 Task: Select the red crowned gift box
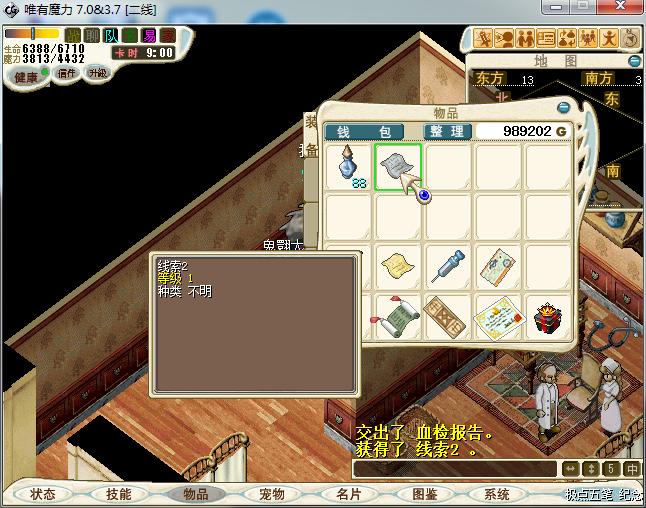(546, 316)
